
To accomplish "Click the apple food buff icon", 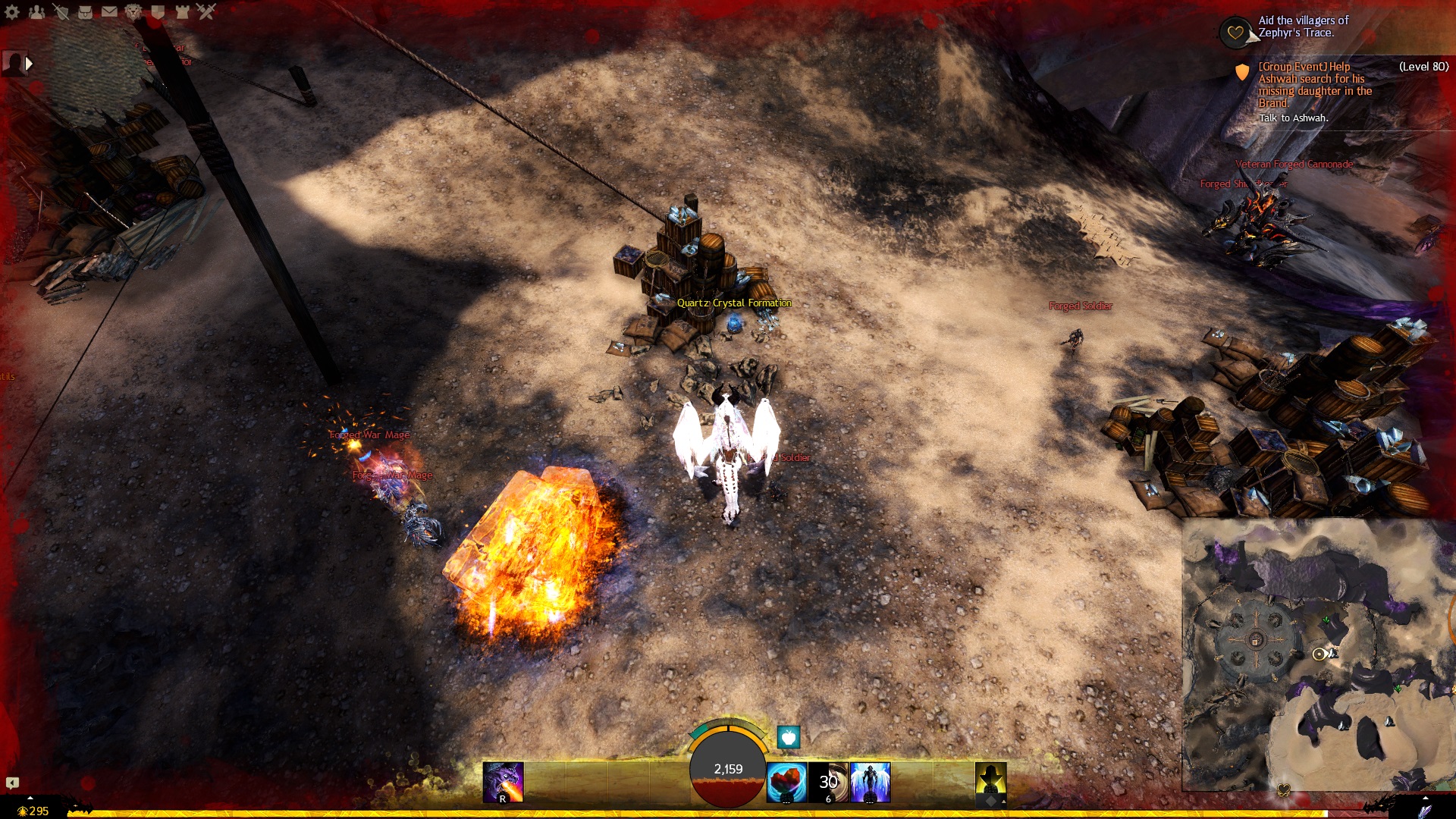I will [789, 736].
